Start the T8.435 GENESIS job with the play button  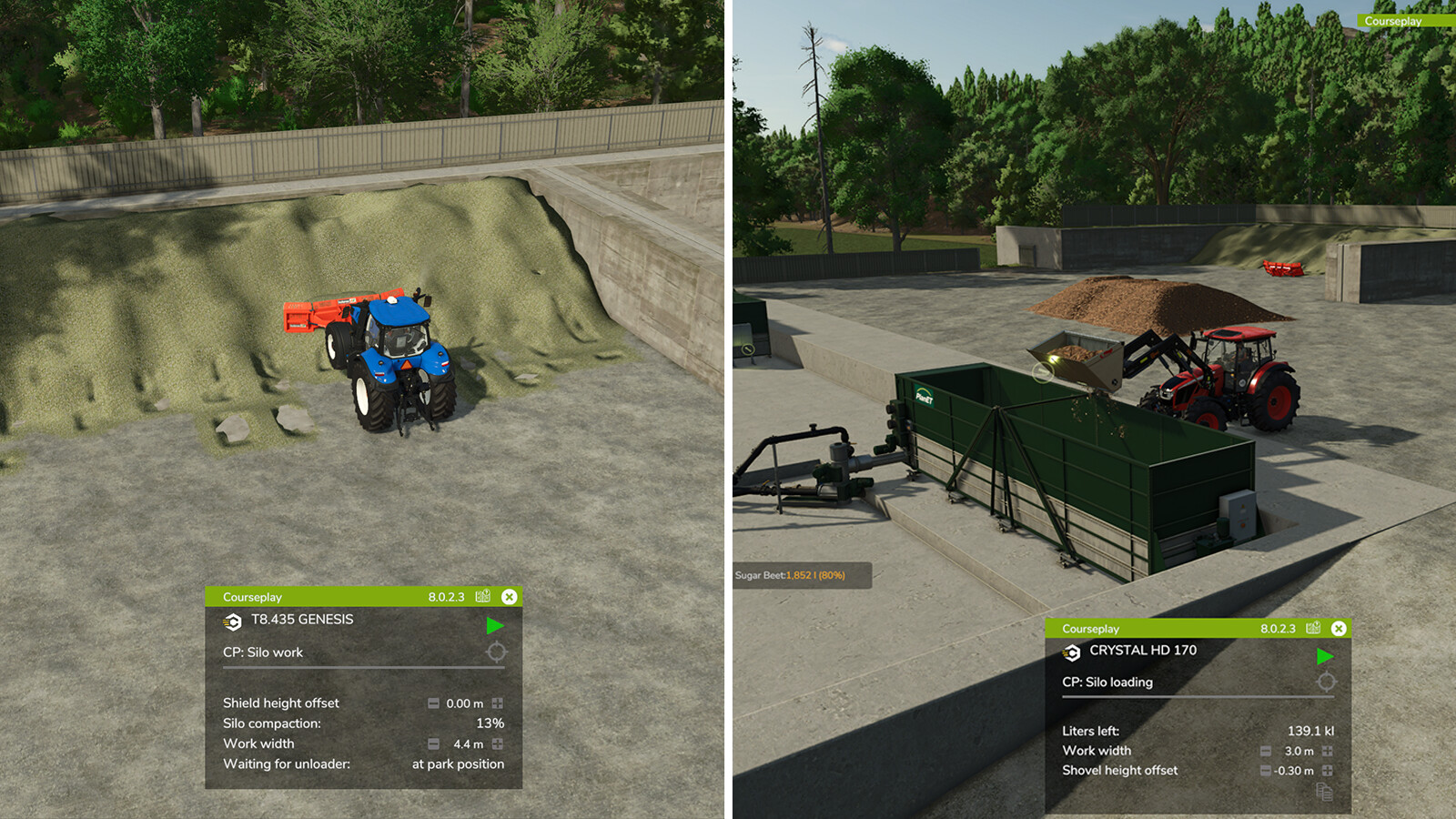point(495,624)
